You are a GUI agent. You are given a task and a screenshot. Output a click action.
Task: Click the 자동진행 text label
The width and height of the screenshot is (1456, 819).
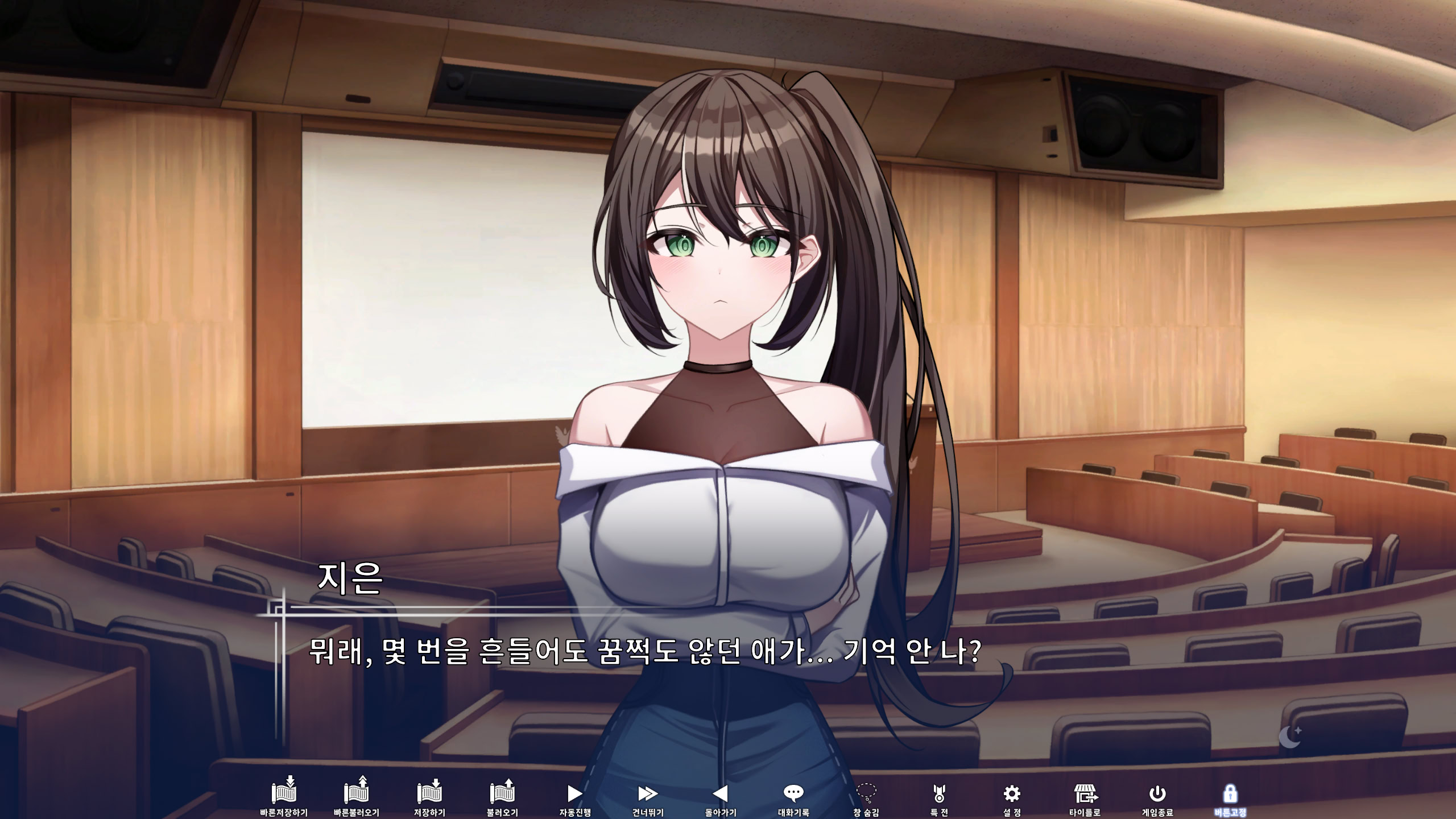click(574, 813)
